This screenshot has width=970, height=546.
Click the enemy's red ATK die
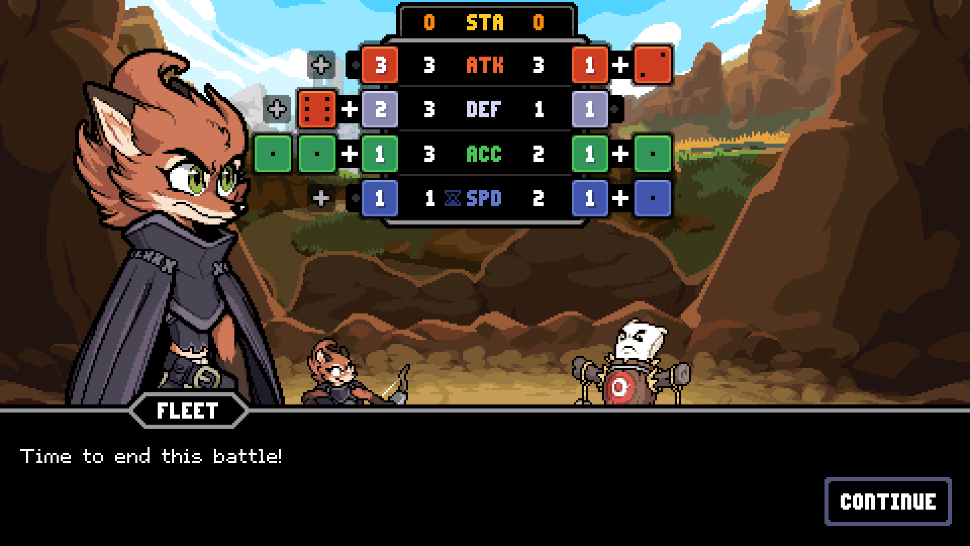652,66
